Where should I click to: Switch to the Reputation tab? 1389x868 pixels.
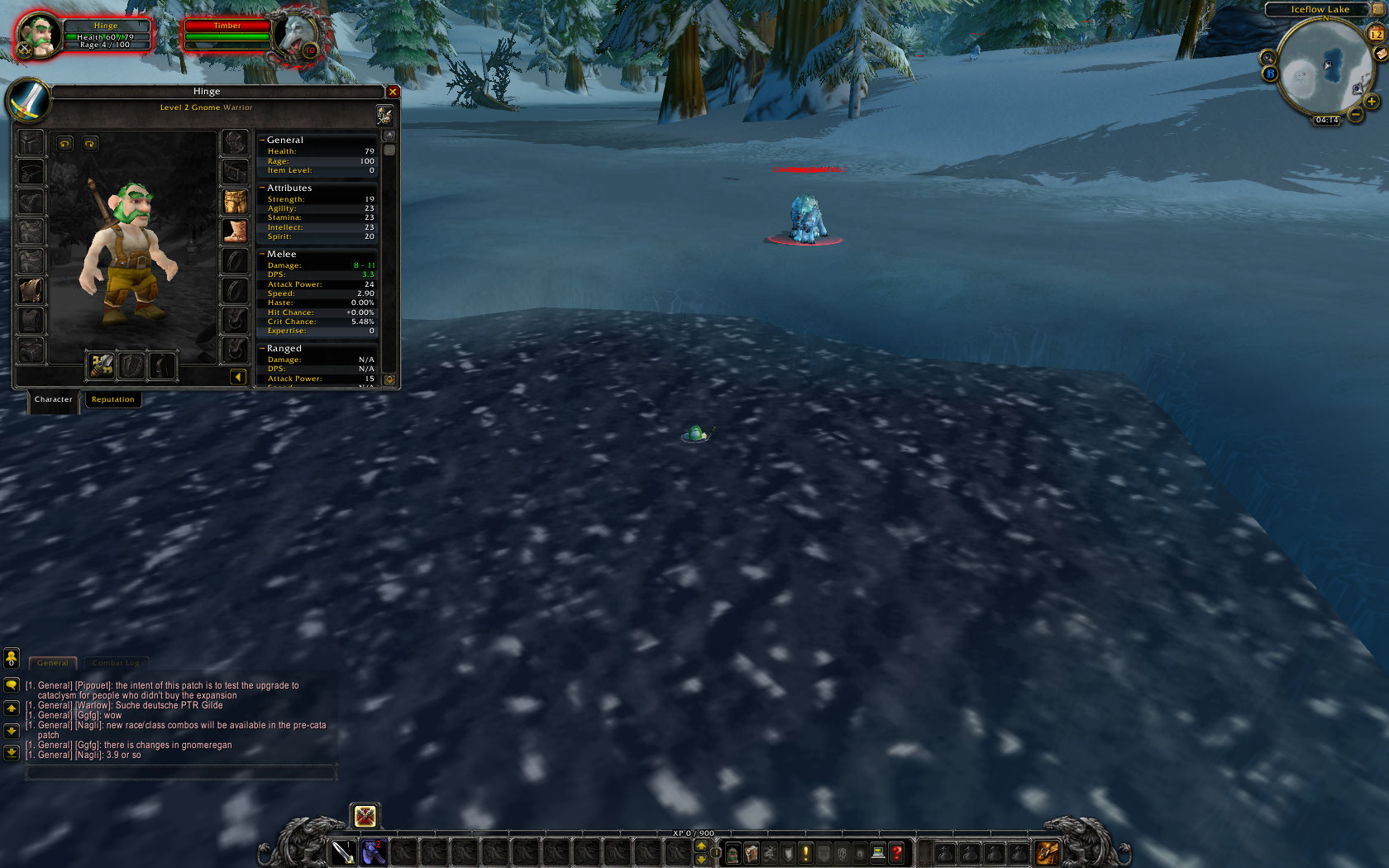(x=112, y=399)
